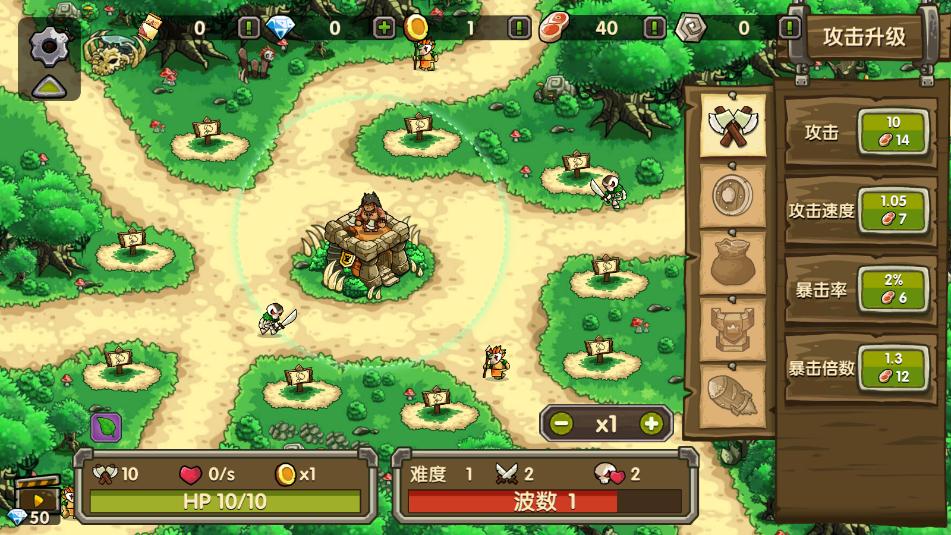Switch to the round shield tab
Image resolution: width=951 pixels, height=535 pixels.
(x=731, y=194)
